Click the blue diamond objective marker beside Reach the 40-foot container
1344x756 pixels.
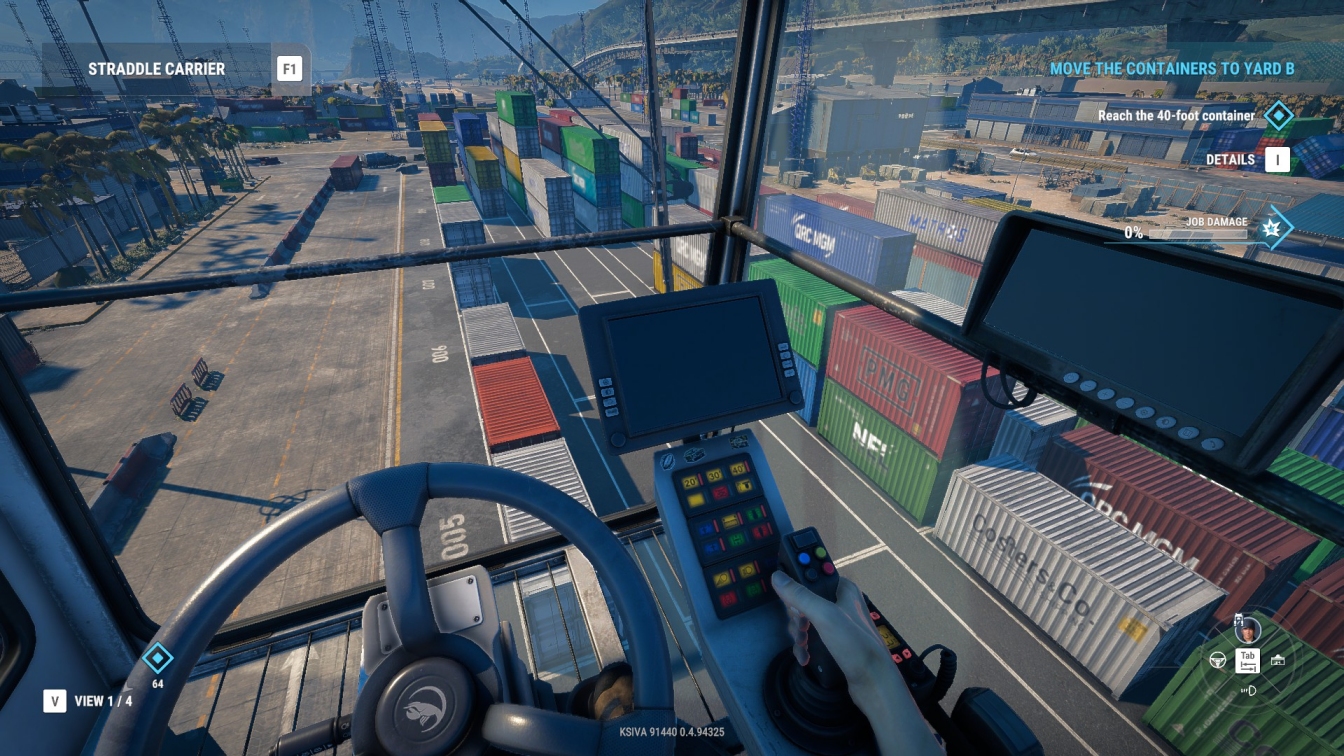tap(1278, 116)
